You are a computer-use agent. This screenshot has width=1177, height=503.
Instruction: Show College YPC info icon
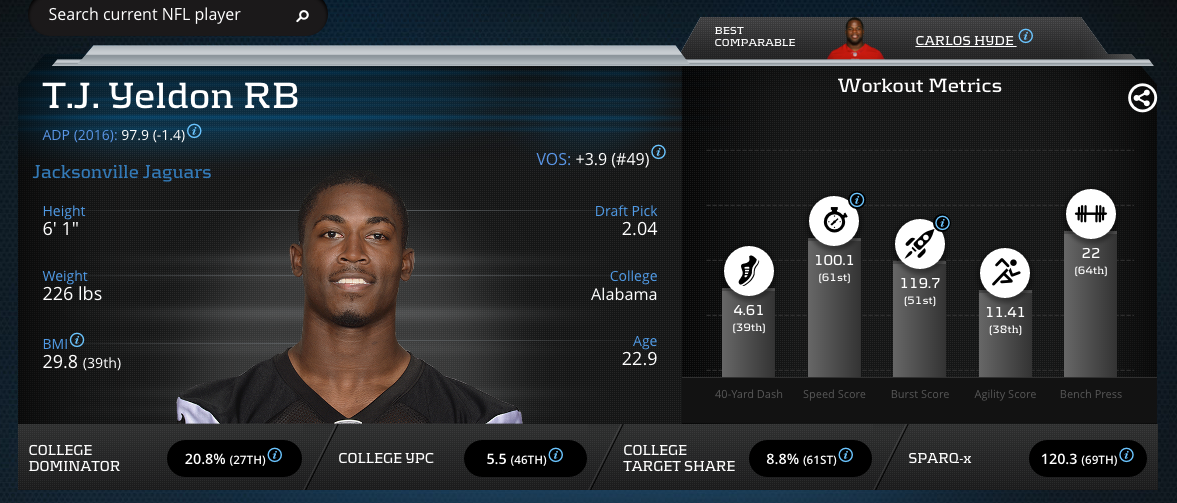pos(554,456)
